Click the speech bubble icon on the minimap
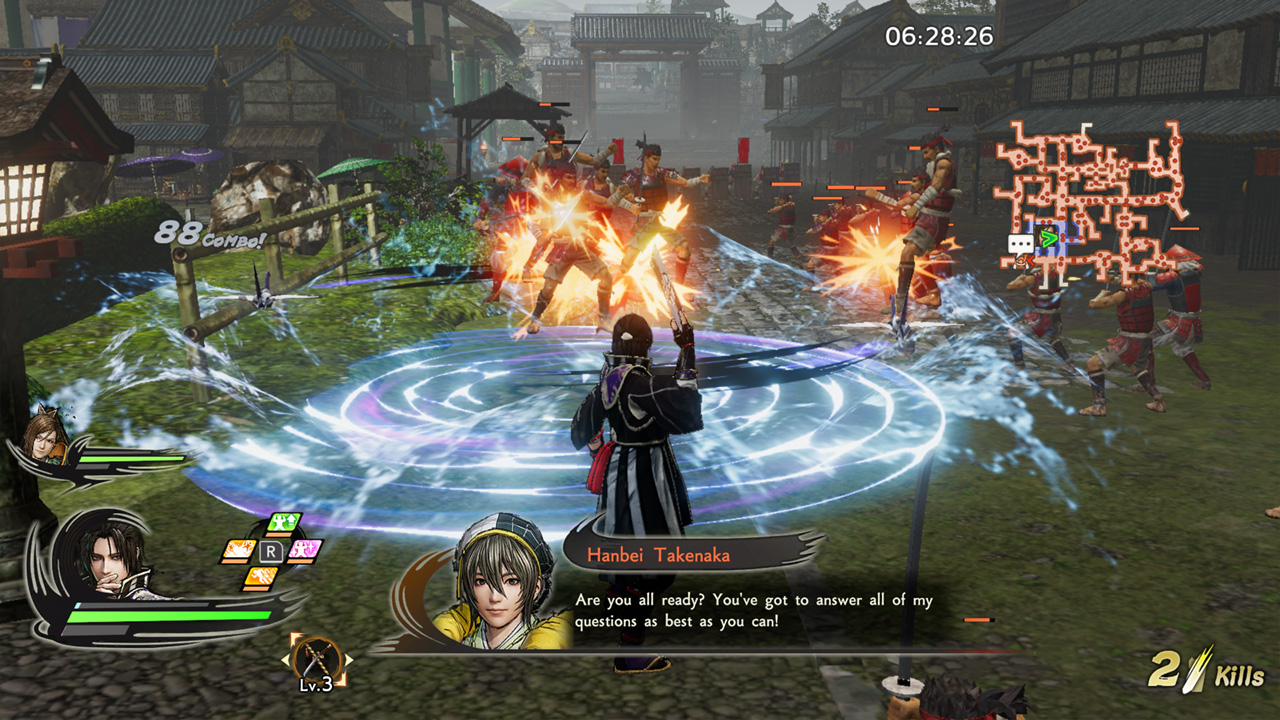 [x=1020, y=243]
